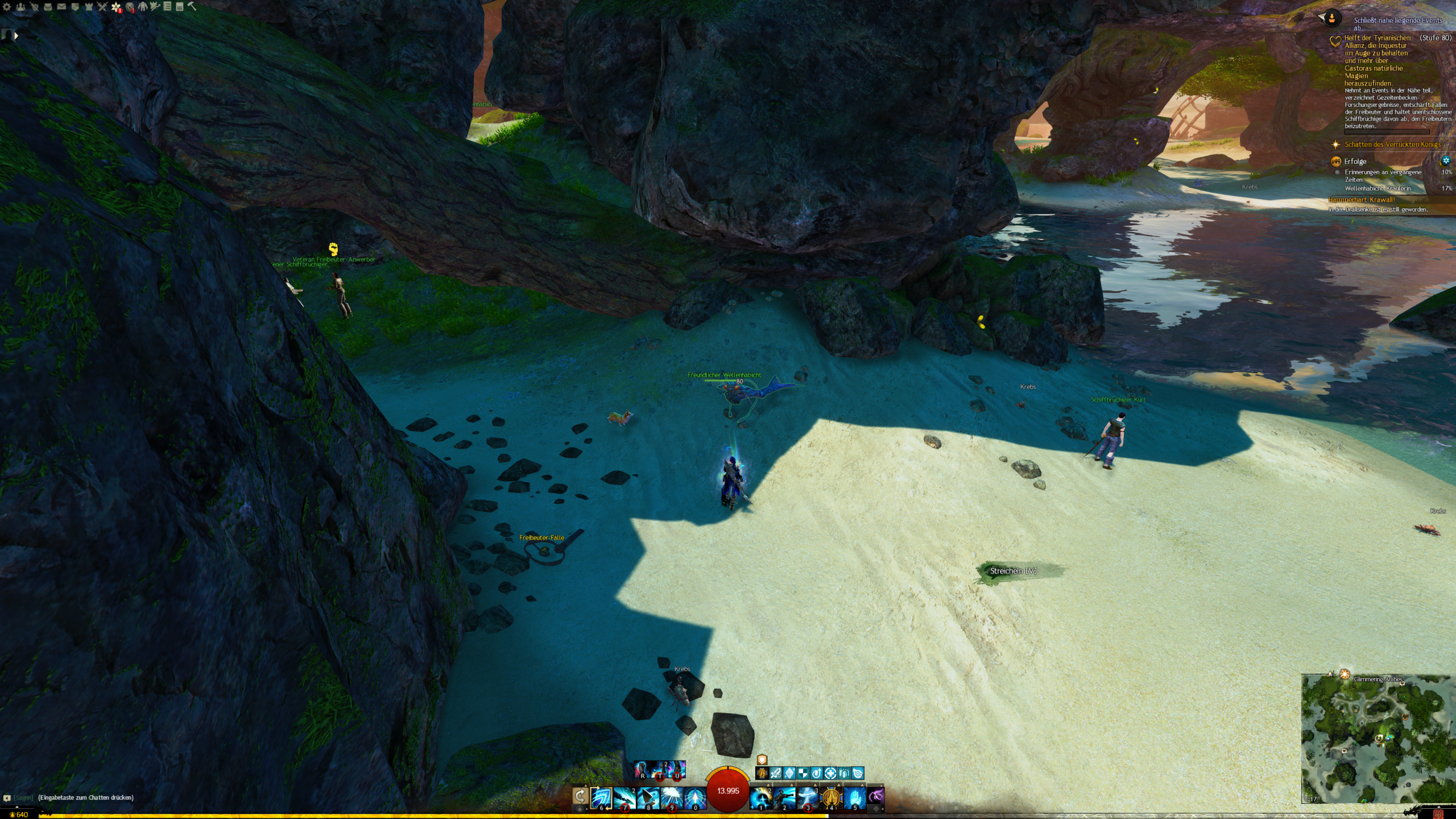Viewport: 1456px width, 819px height.
Task: Activate the spearhead skill on slot 8
Action: 648,798
